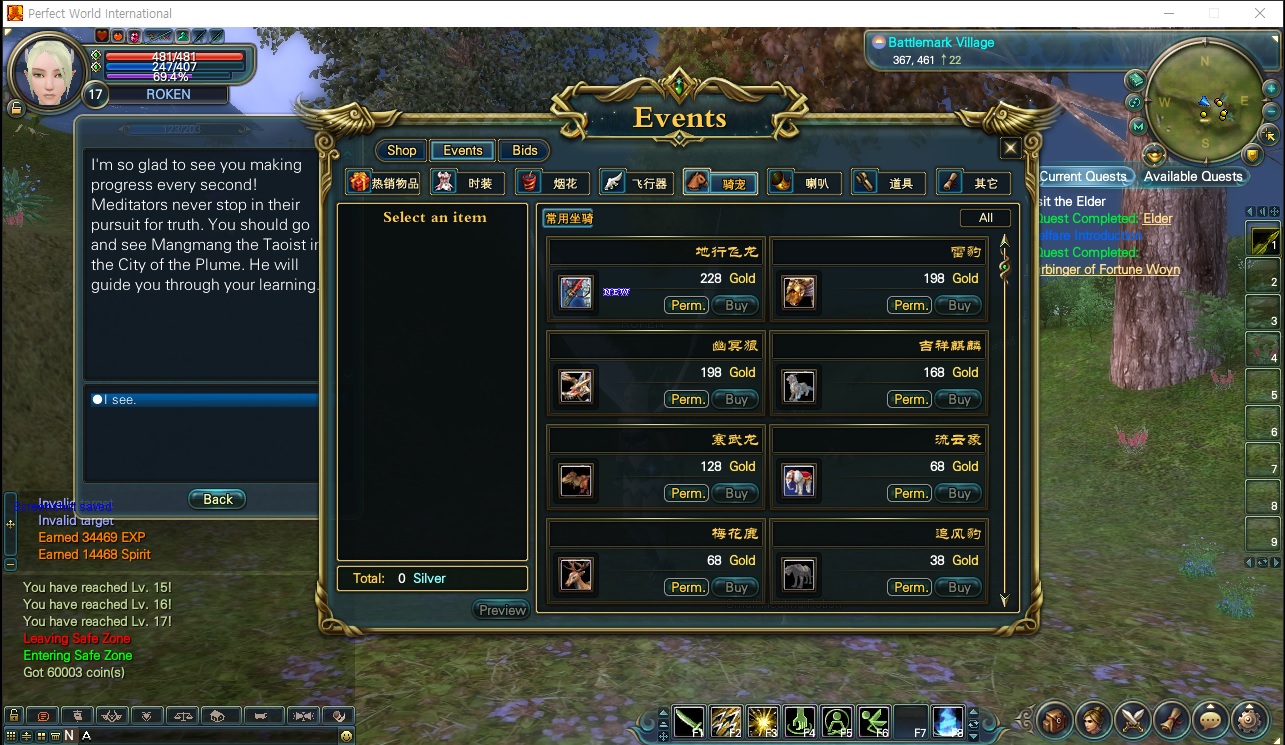This screenshot has height=745, width=1285.
Task: Click the minimap
Action: (1206, 100)
